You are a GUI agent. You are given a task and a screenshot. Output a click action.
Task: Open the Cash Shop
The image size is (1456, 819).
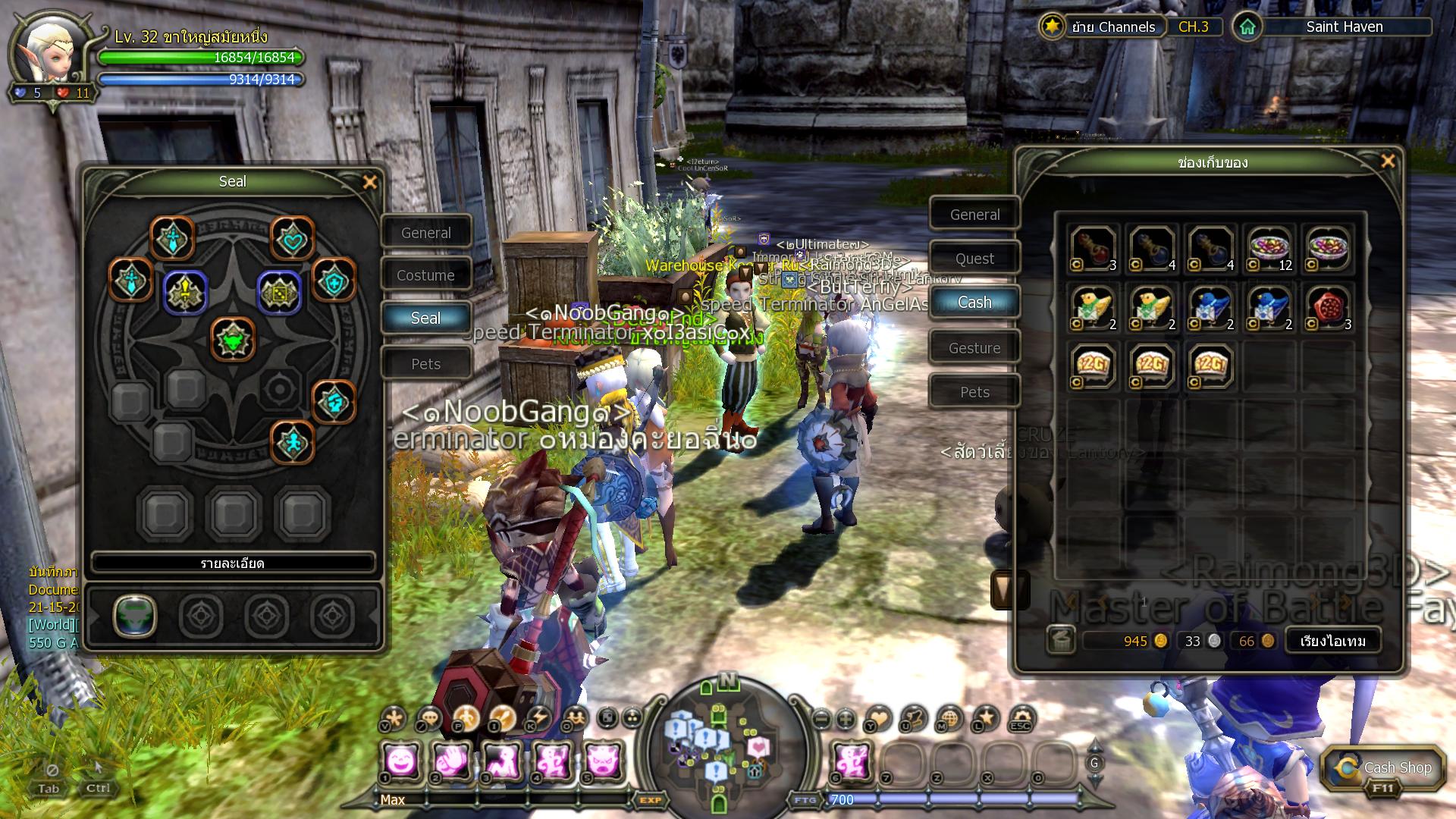1382,769
